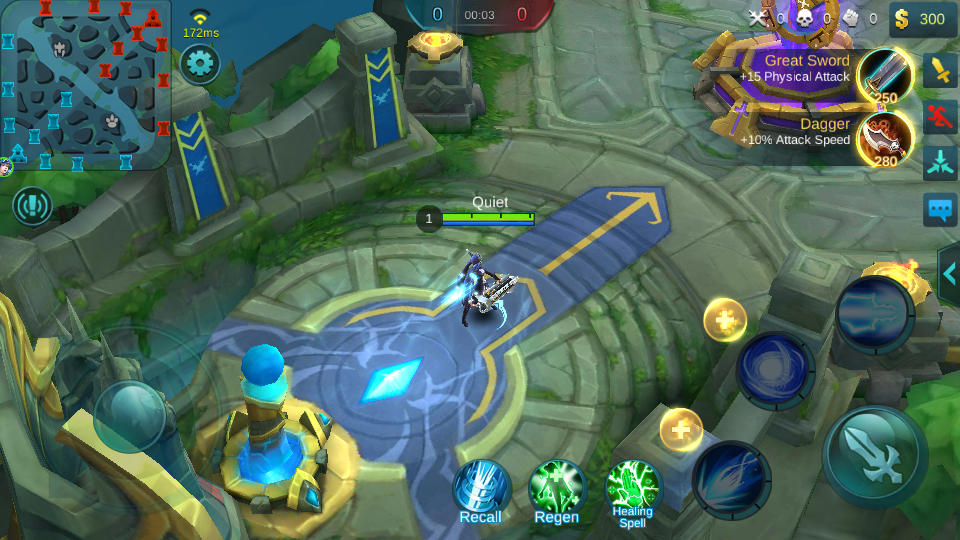Send the teal gather signal
Image resolution: width=960 pixels, height=540 pixels.
pos(940,161)
